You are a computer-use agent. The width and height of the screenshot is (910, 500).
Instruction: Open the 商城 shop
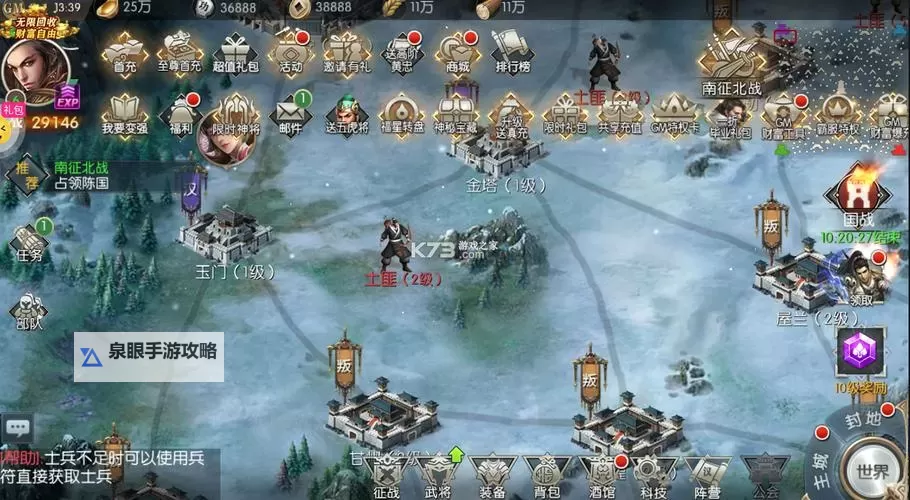pos(458,50)
